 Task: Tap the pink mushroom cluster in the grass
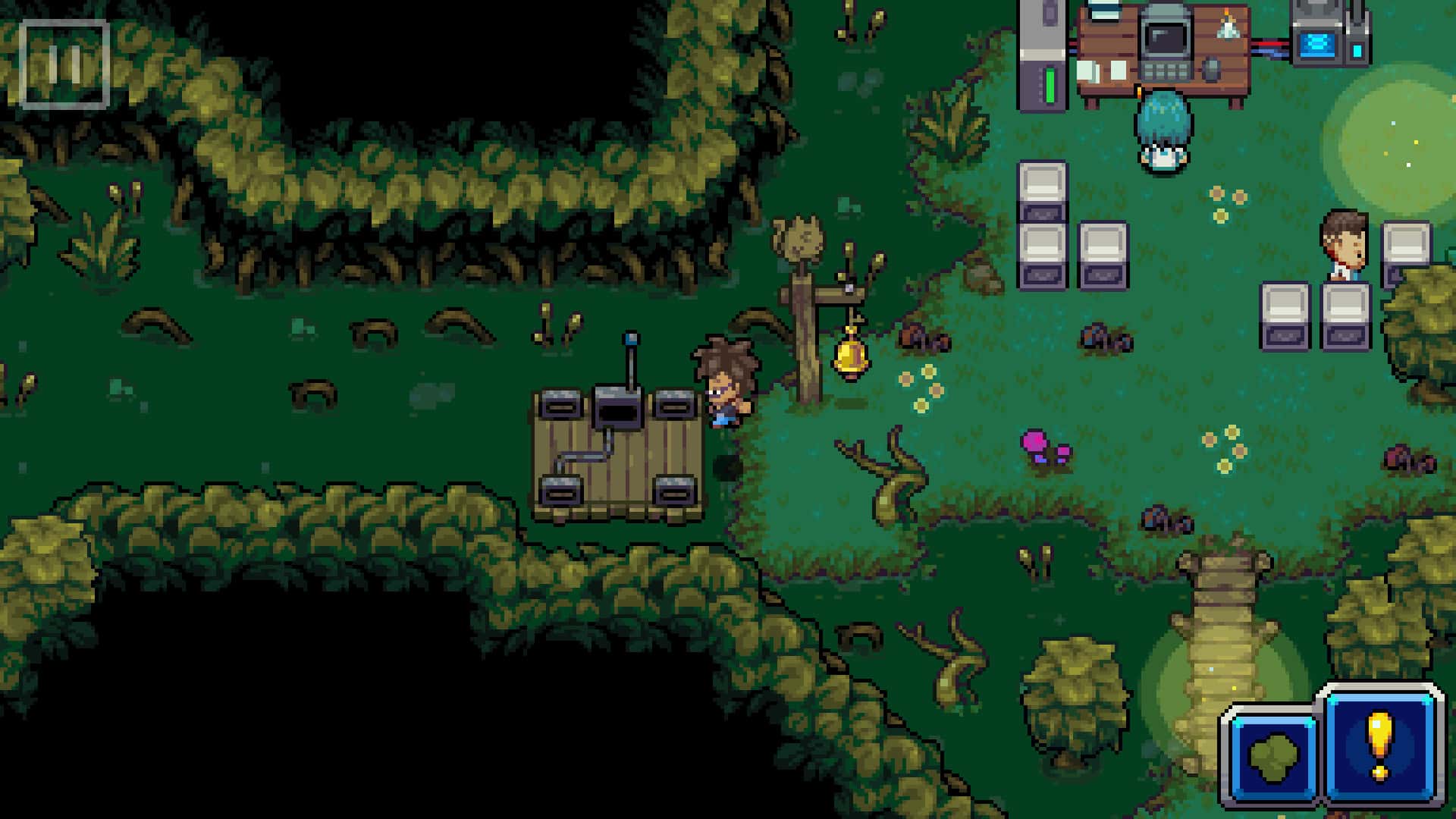click(1040, 447)
